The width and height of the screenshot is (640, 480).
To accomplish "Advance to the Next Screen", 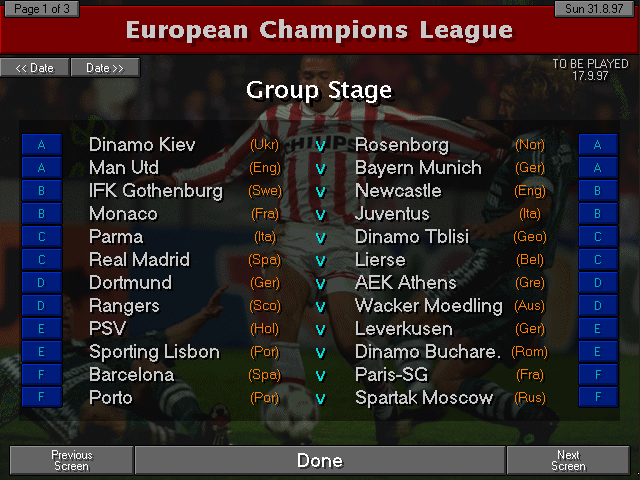I will [568, 461].
